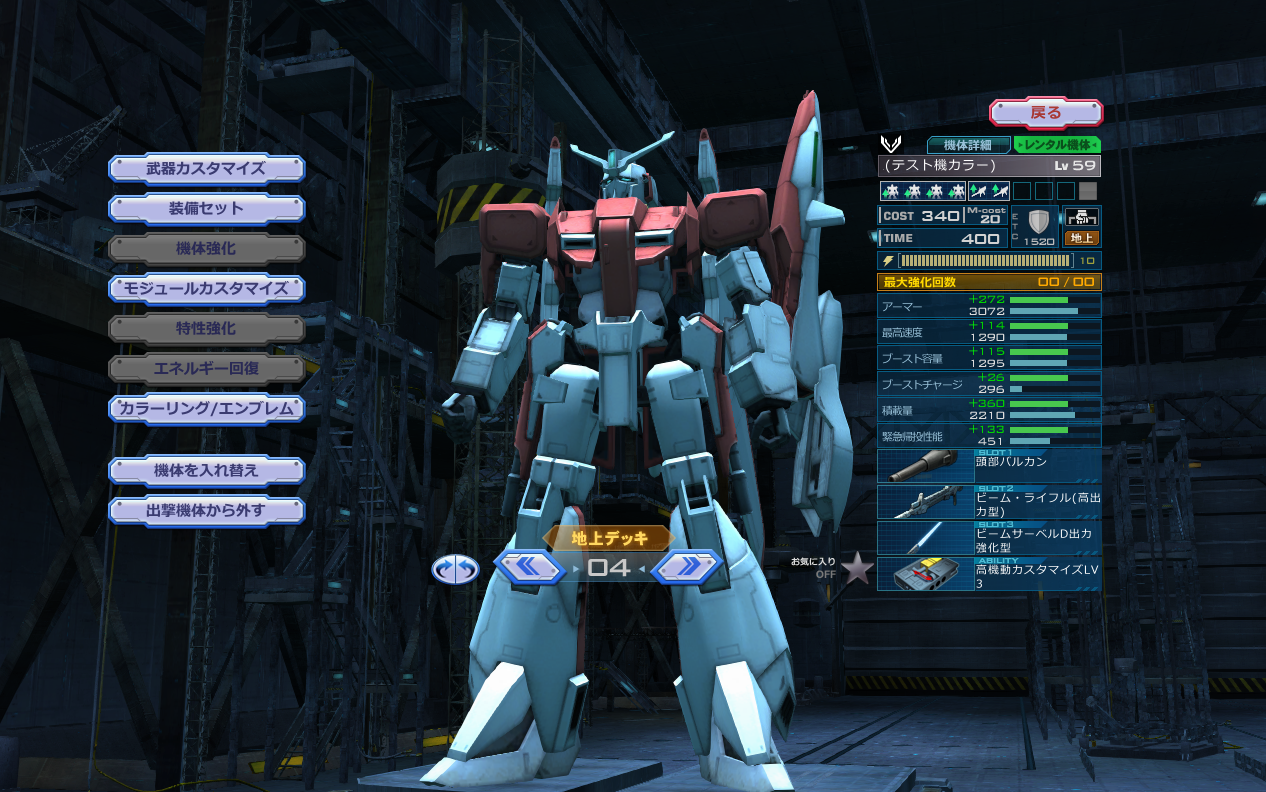Go back with the 戻る button
Screen dimensions: 1266x792
1045,113
